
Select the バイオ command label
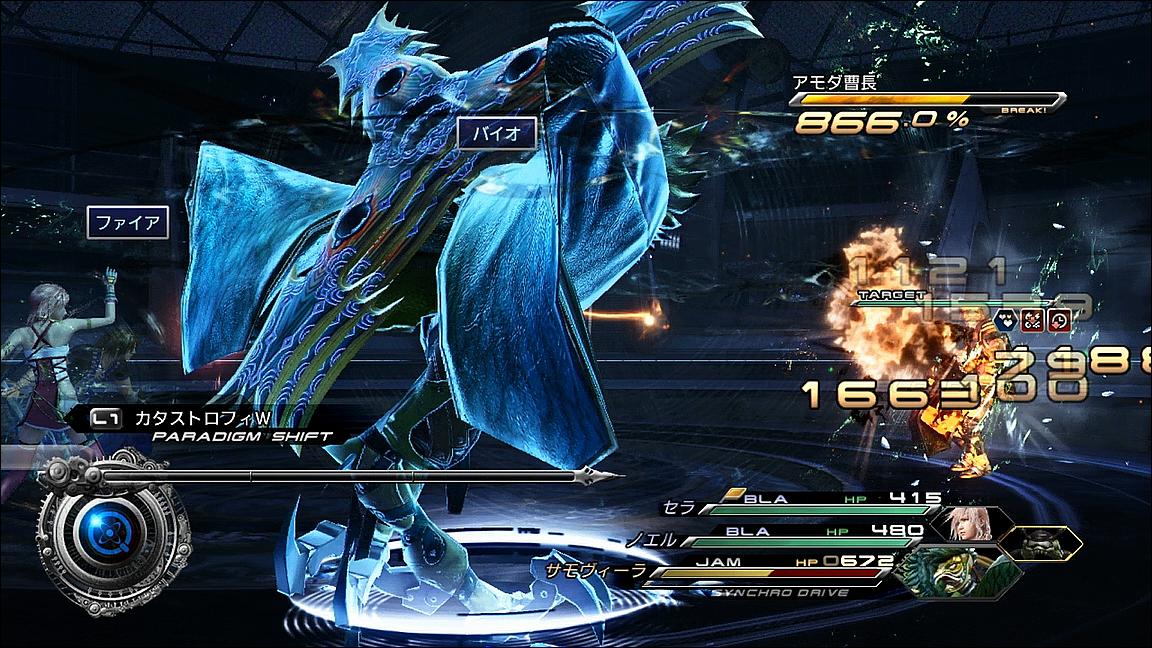(x=498, y=134)
